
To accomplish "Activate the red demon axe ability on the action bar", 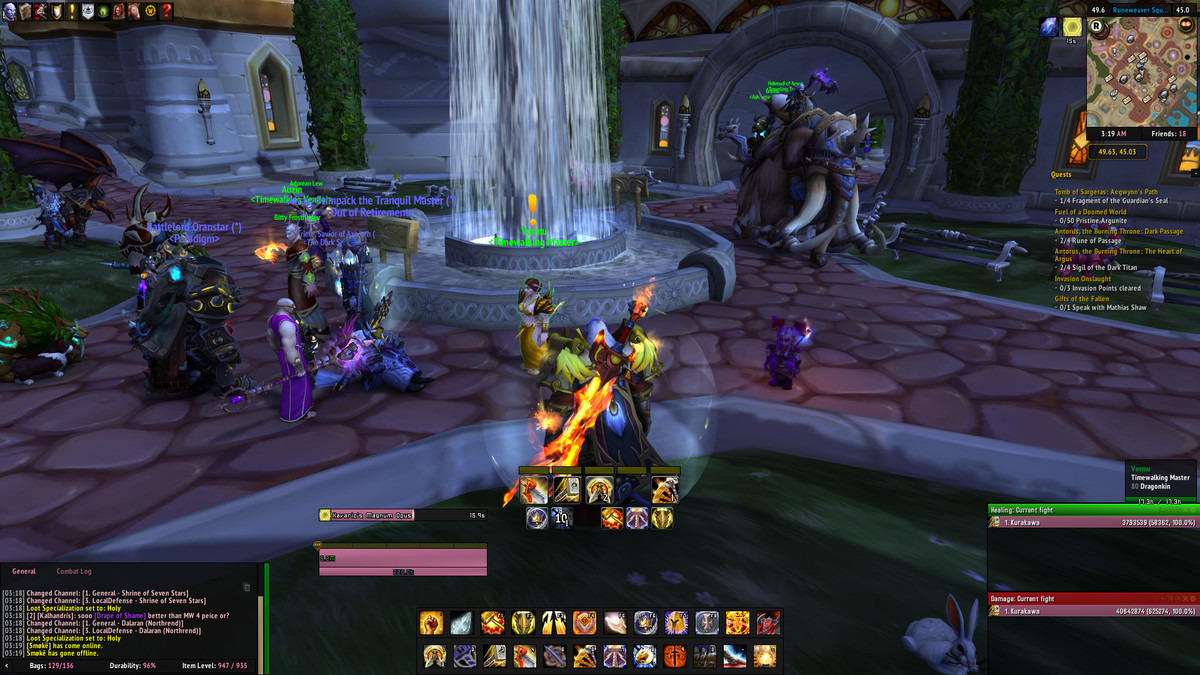I will 768,623.
